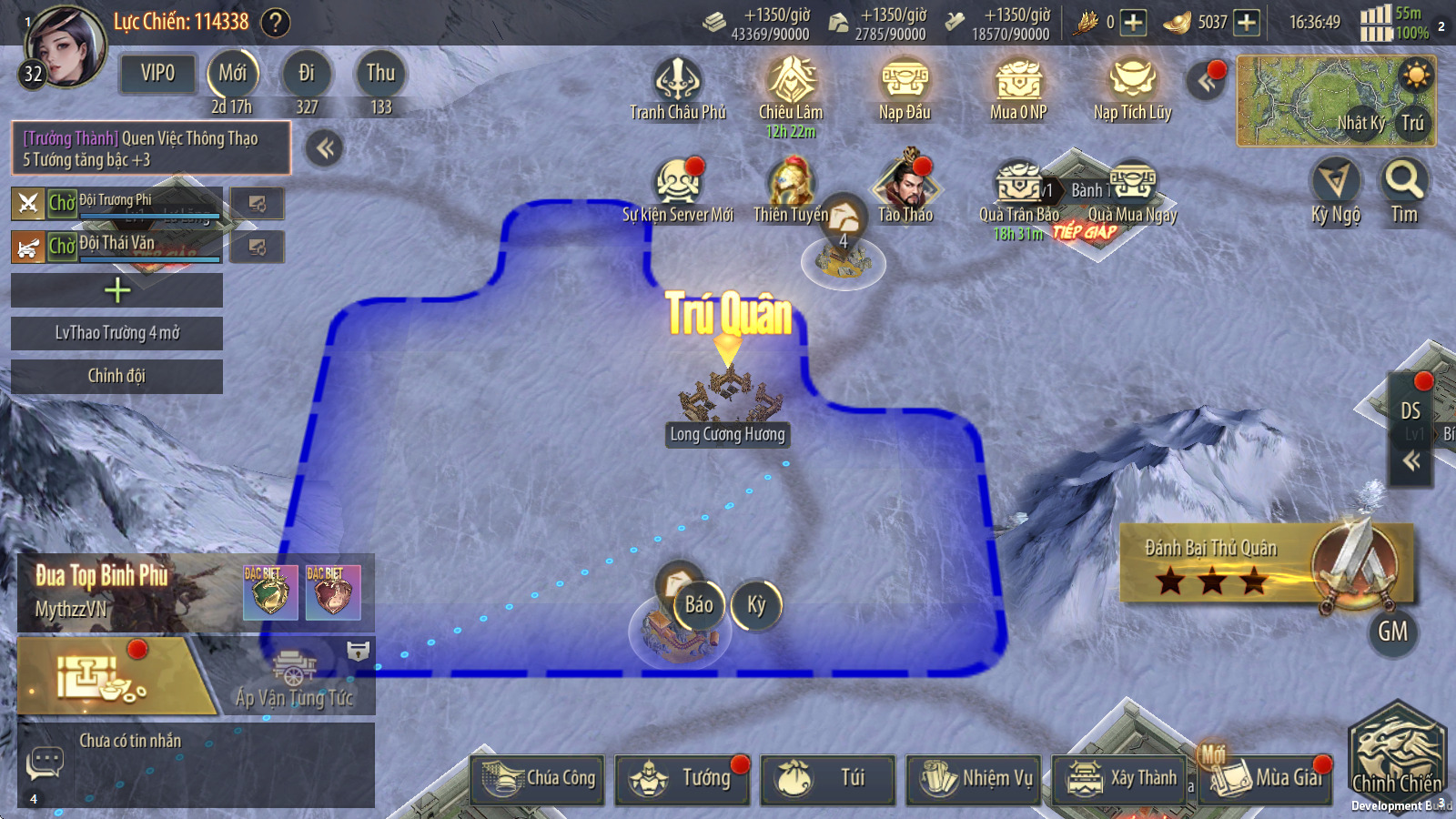Click the Tìm search magnifier icon
1456x819 pixels.
(x=1403, y=182)
